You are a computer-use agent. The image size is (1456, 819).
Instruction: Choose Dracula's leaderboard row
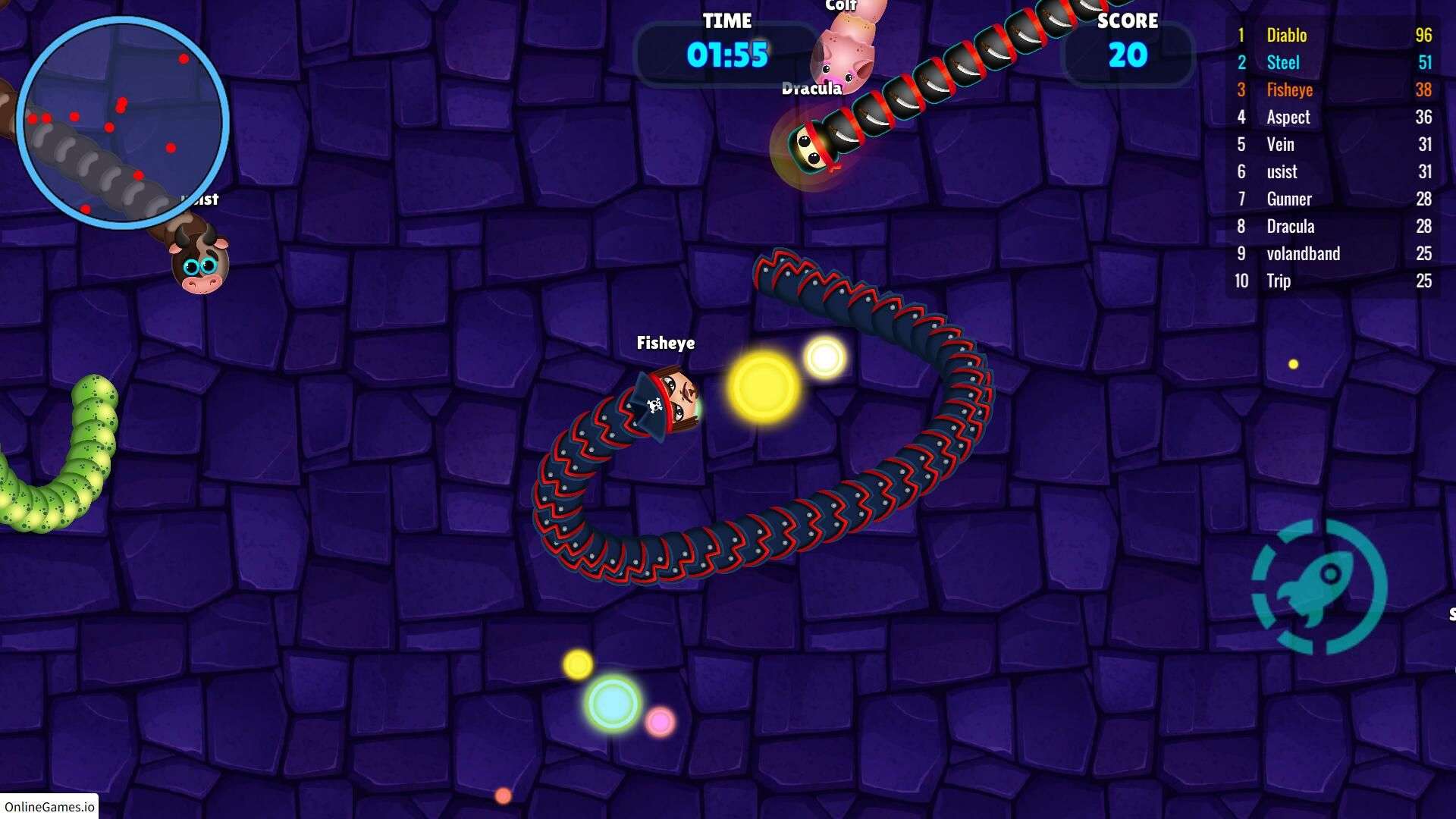pyautogui.click(x=1333, y=226)
